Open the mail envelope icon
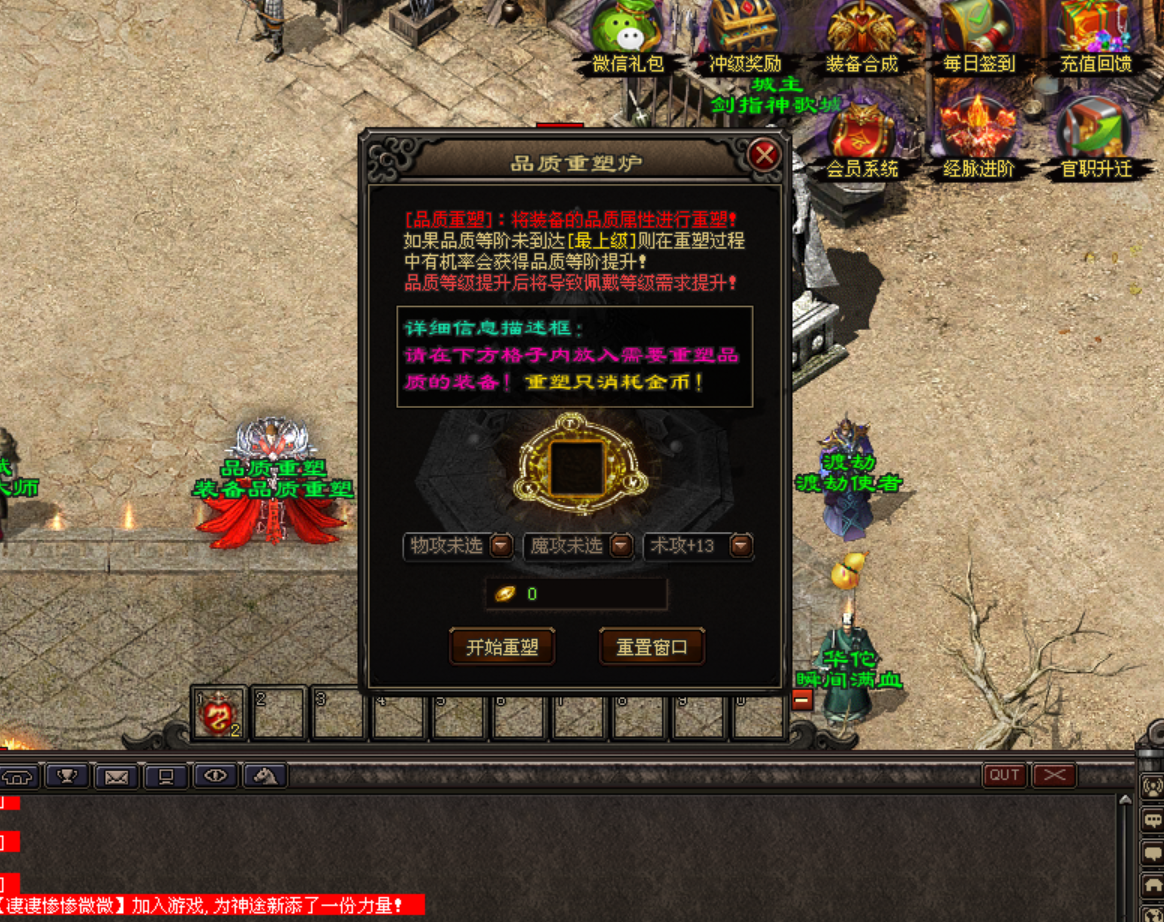The image size is (1164, 922). click(117, 775)
